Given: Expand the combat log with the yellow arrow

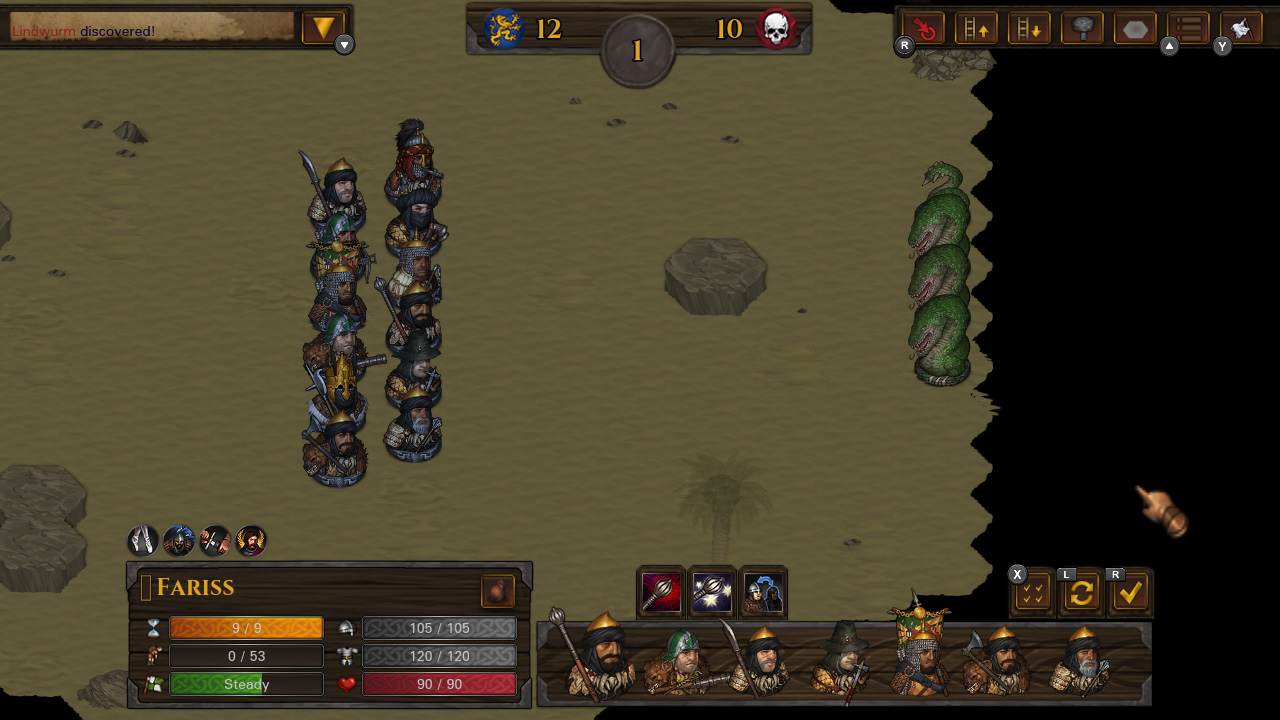Looking at the screenshot, I should tap(322, 28).
